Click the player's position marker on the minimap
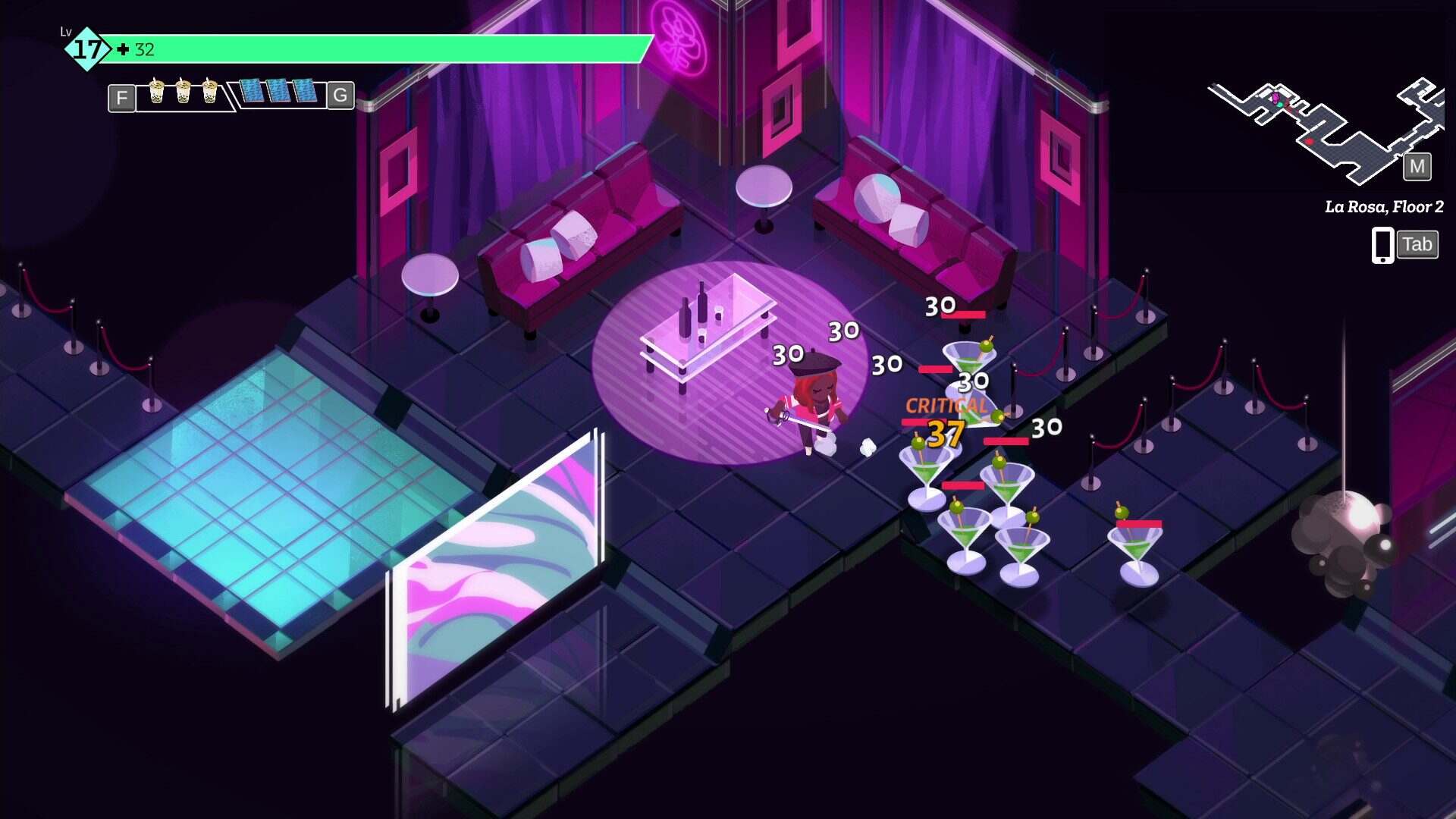 pos(1279,105)
